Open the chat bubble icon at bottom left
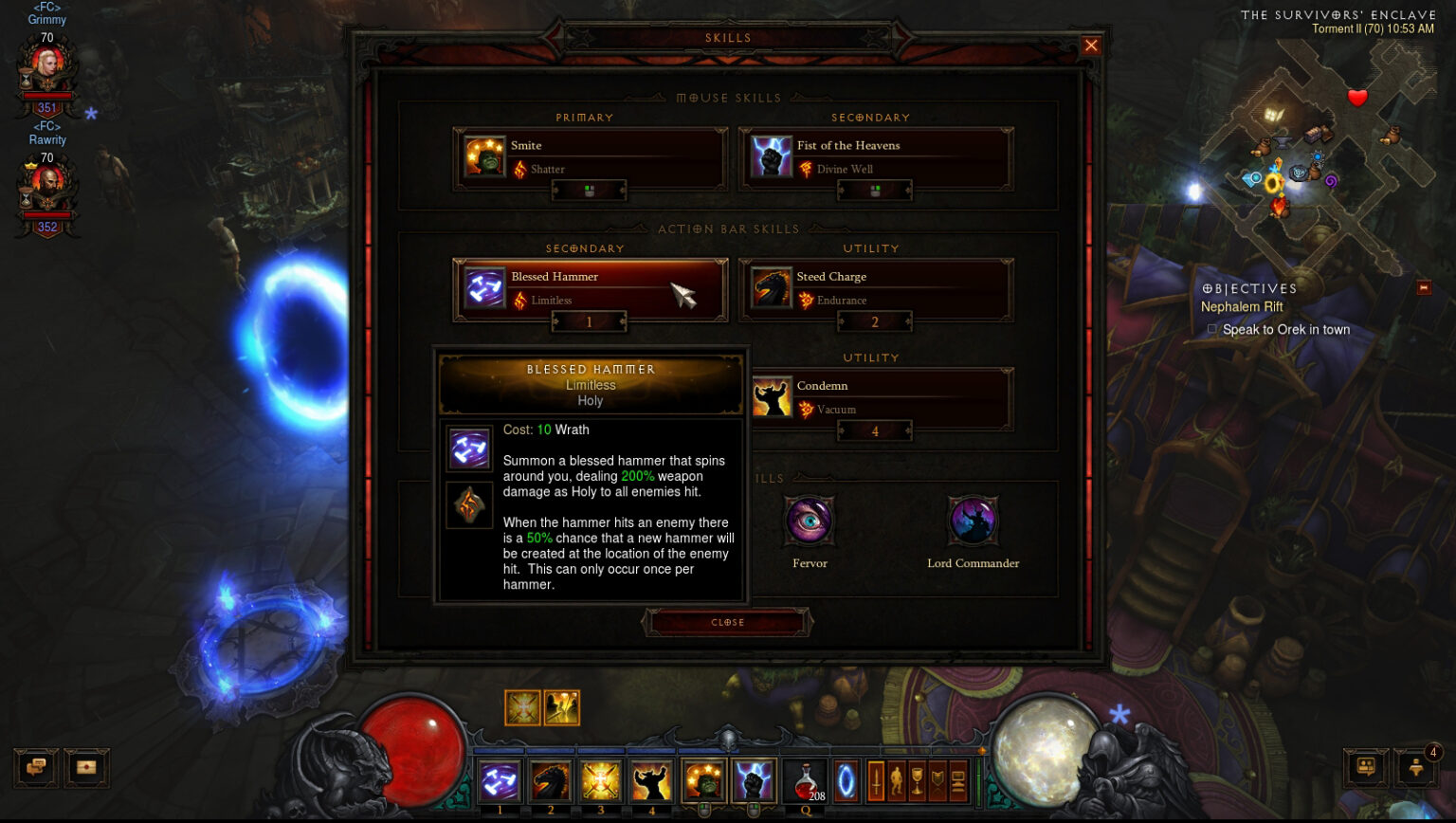 [x=36, y=768]
